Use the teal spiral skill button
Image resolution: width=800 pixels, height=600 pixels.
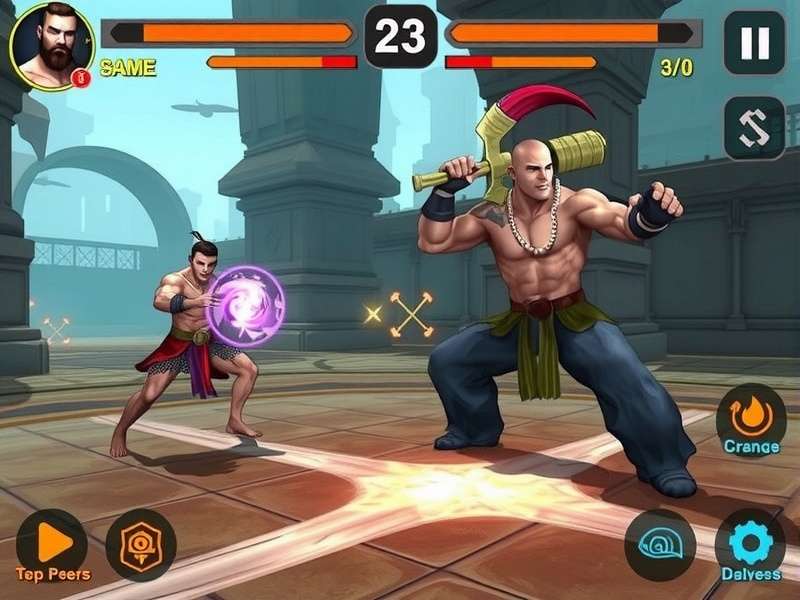point(660,545)
